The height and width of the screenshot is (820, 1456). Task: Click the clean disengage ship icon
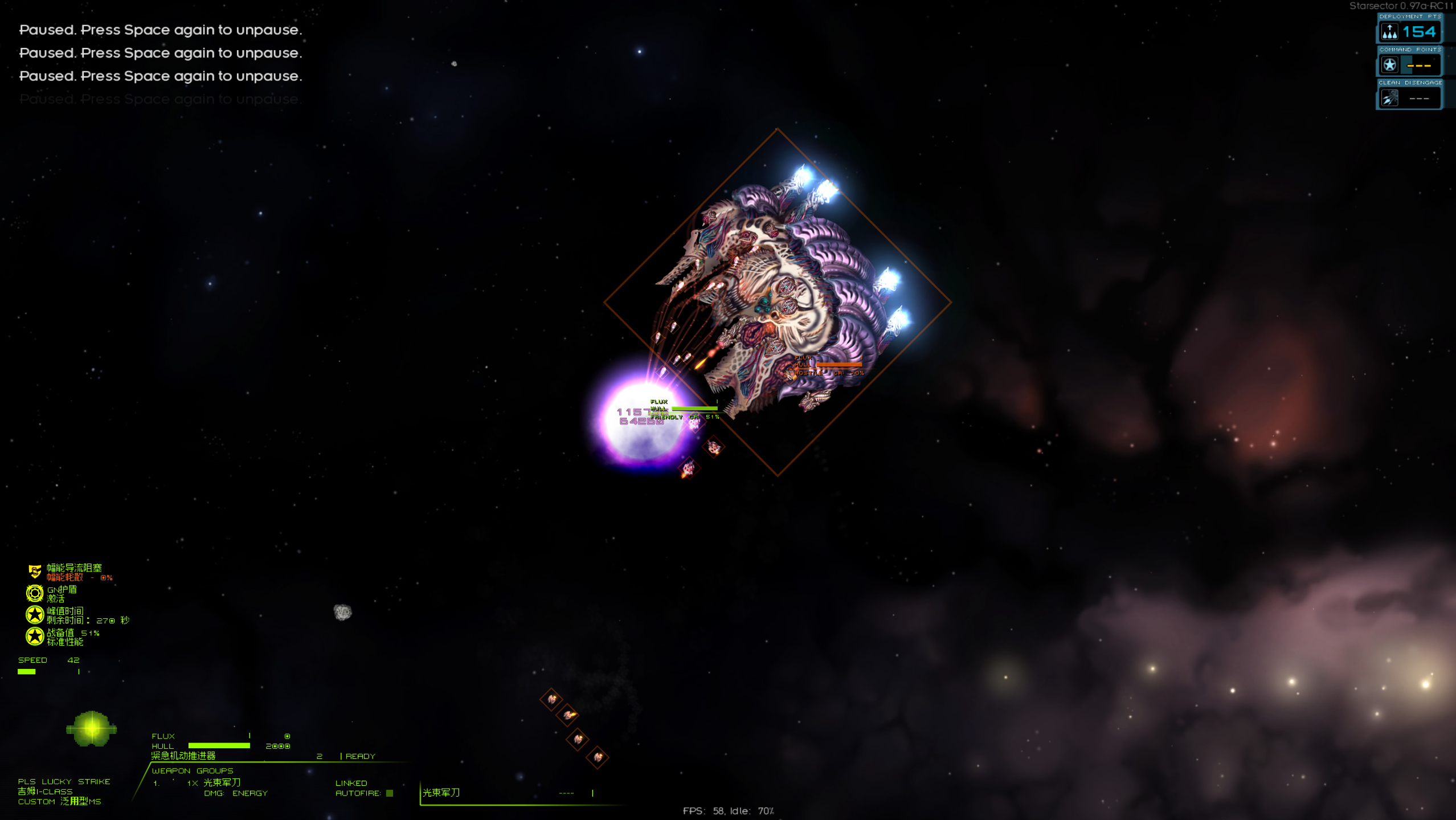coord(1389,98)
